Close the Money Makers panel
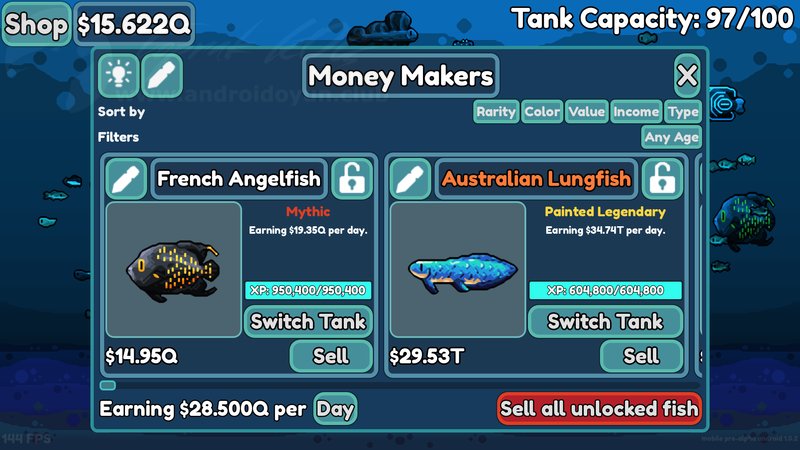This screenshot has height=450, width=800. 686,75
